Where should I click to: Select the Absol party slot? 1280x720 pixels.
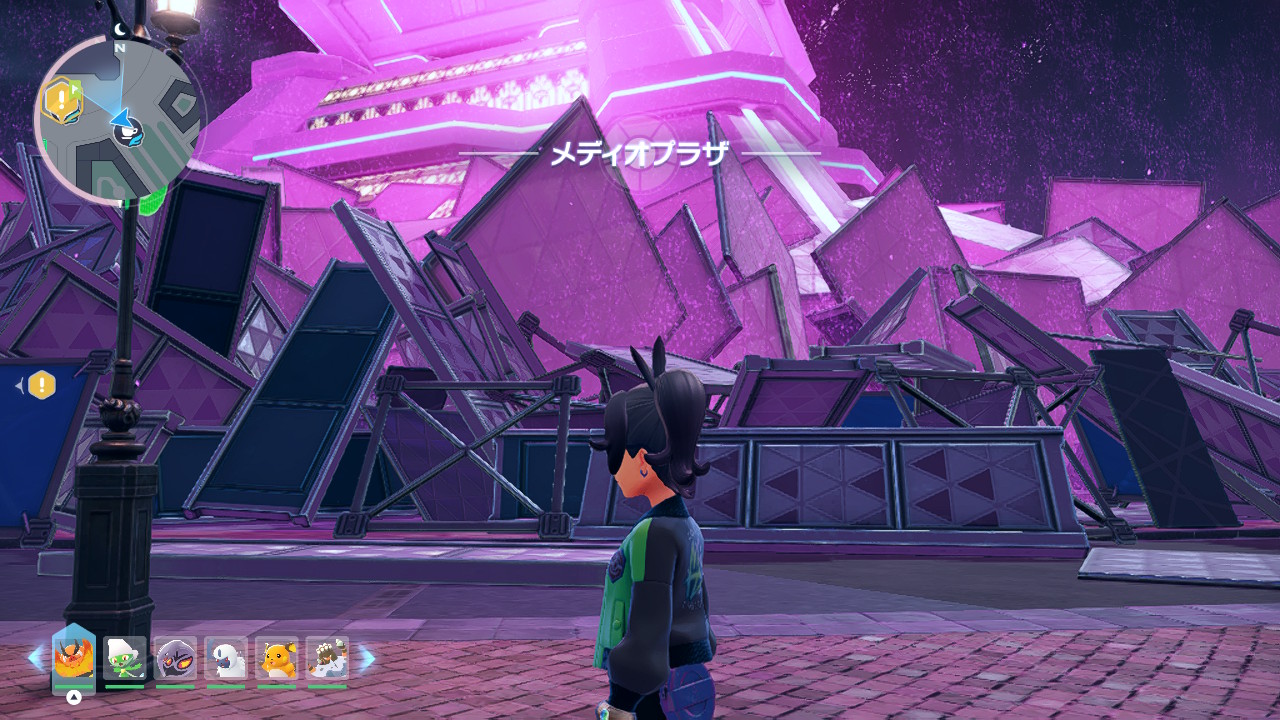click(226, 658)
